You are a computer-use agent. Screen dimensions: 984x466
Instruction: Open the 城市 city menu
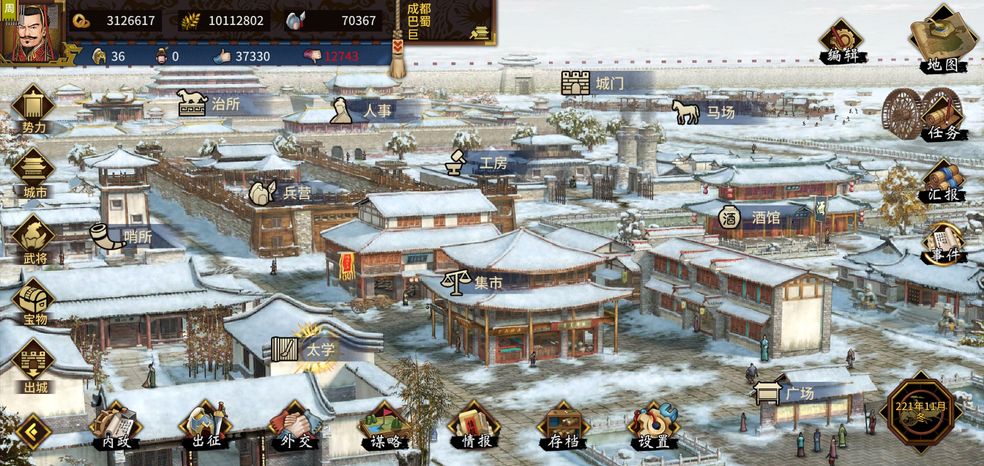[33, 172]
